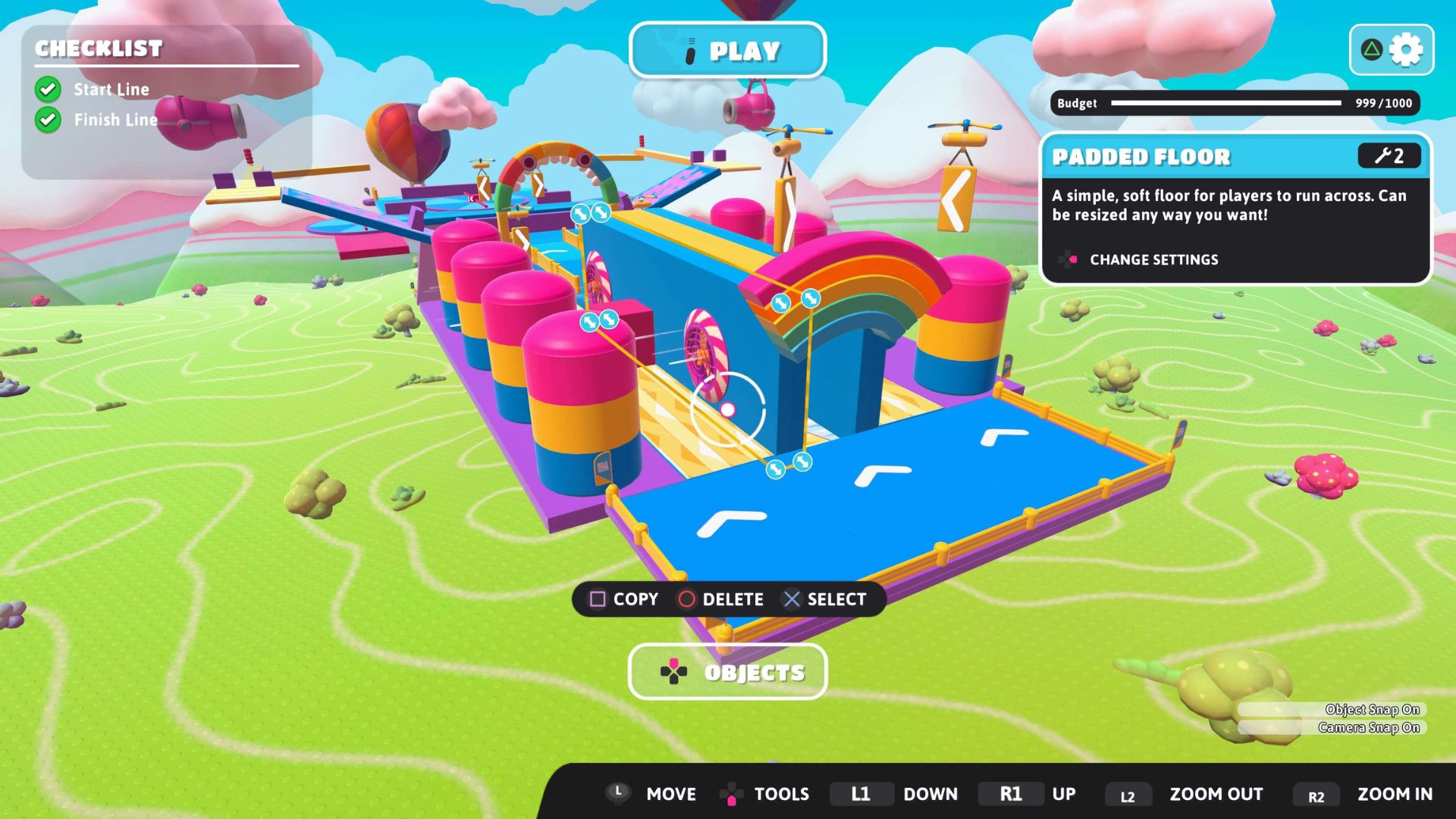1456x819 pixels.
Task: Select ZOOM IN on the bottom control bar
Action: pyautogui.click(x=1395, y=794)
